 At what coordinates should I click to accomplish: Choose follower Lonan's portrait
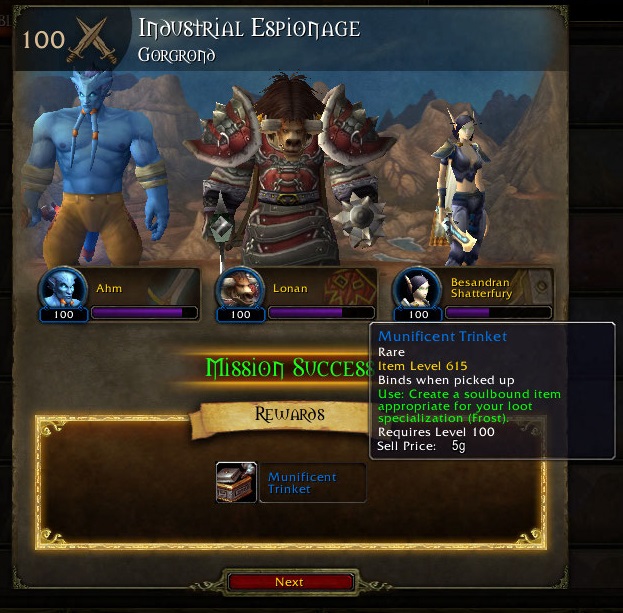pyautogui.click(x=240, y=290)
